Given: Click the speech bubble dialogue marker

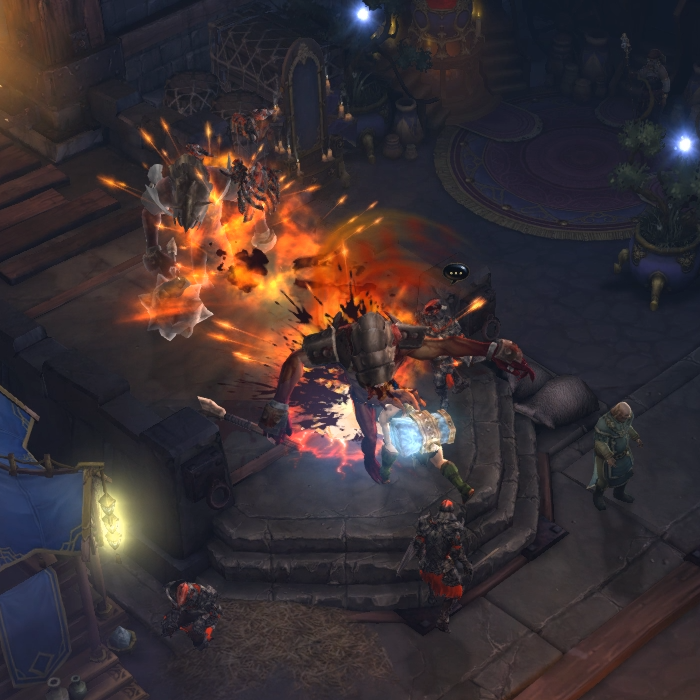Looking at the screenshot, I should (455, 271).
